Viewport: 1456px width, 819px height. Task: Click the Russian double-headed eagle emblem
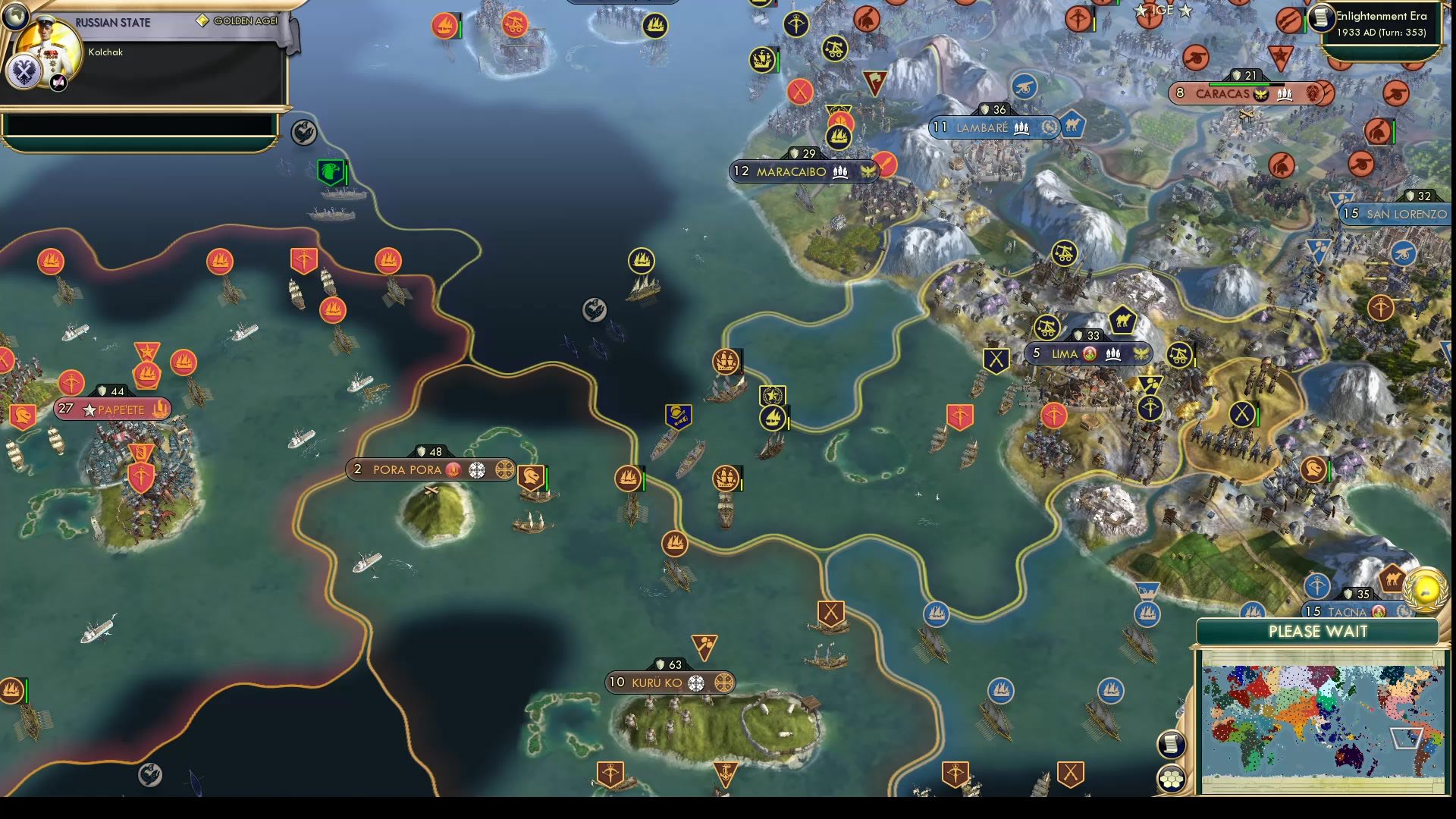coord(24,73)
